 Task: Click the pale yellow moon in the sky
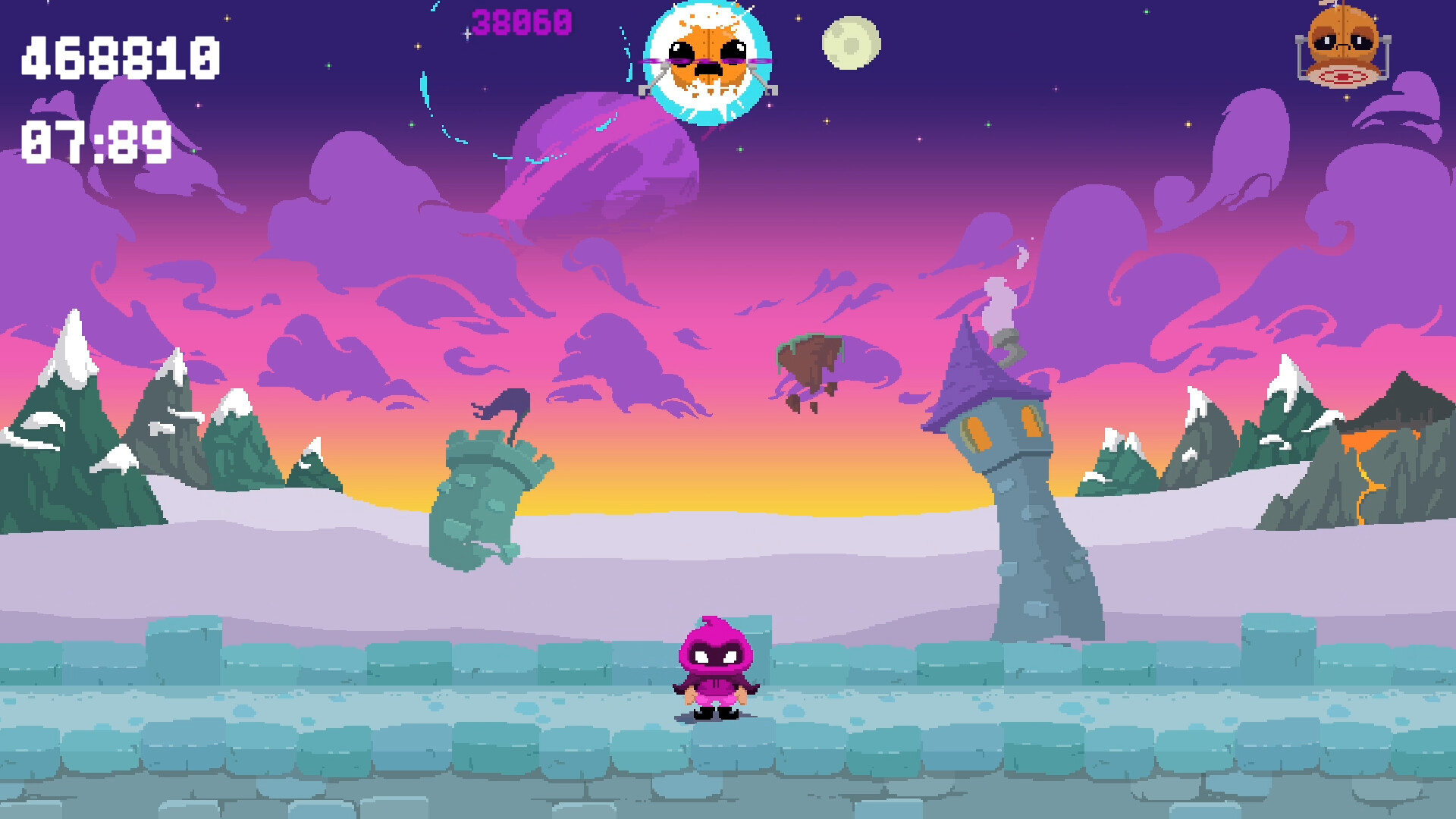click(849, 42)
